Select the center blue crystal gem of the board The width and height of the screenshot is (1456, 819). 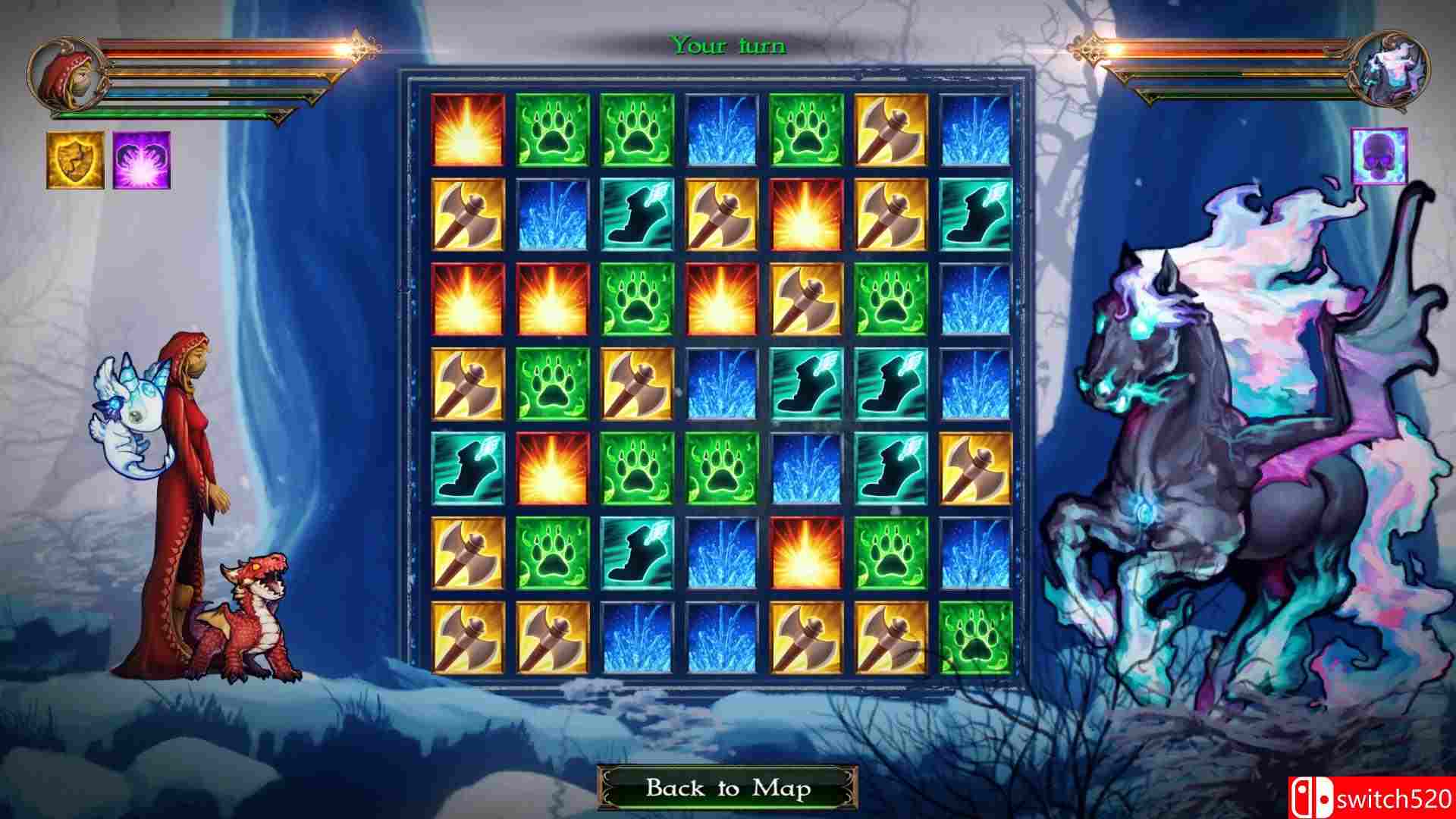[x=720, y=383]
